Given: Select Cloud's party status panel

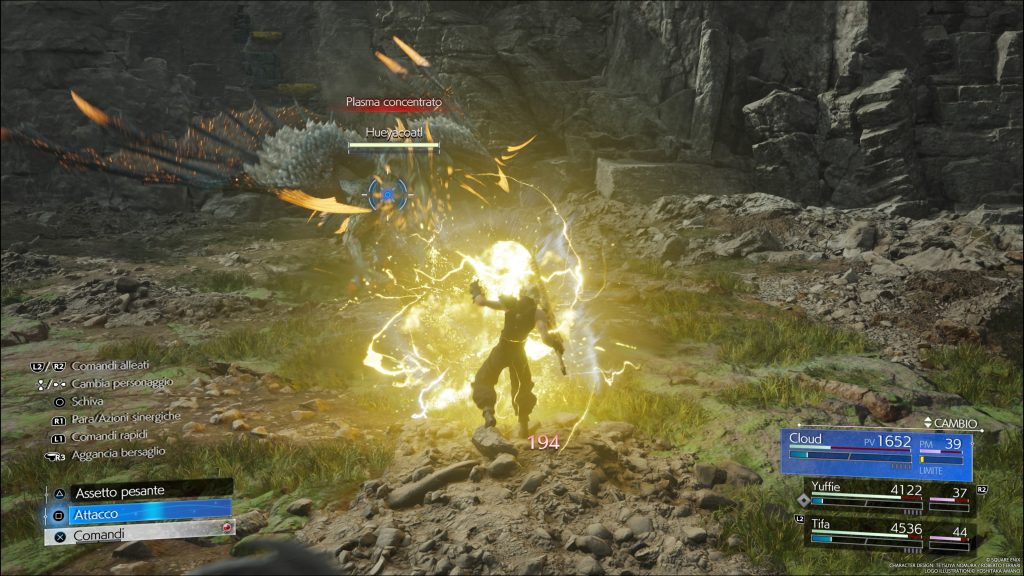Looking at the screenshot, I should tap(878, 451).
